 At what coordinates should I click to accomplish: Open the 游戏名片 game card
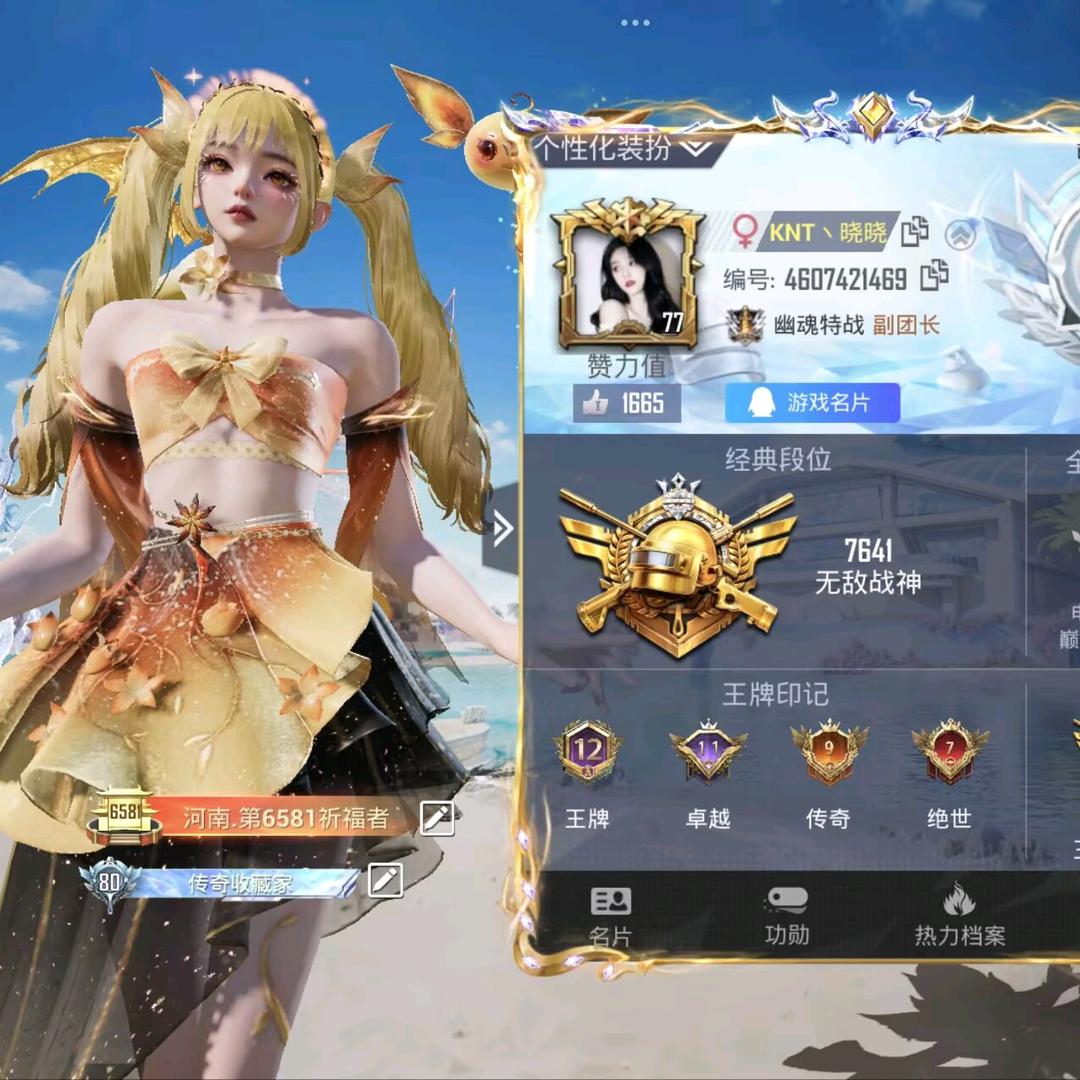(812, 403)
